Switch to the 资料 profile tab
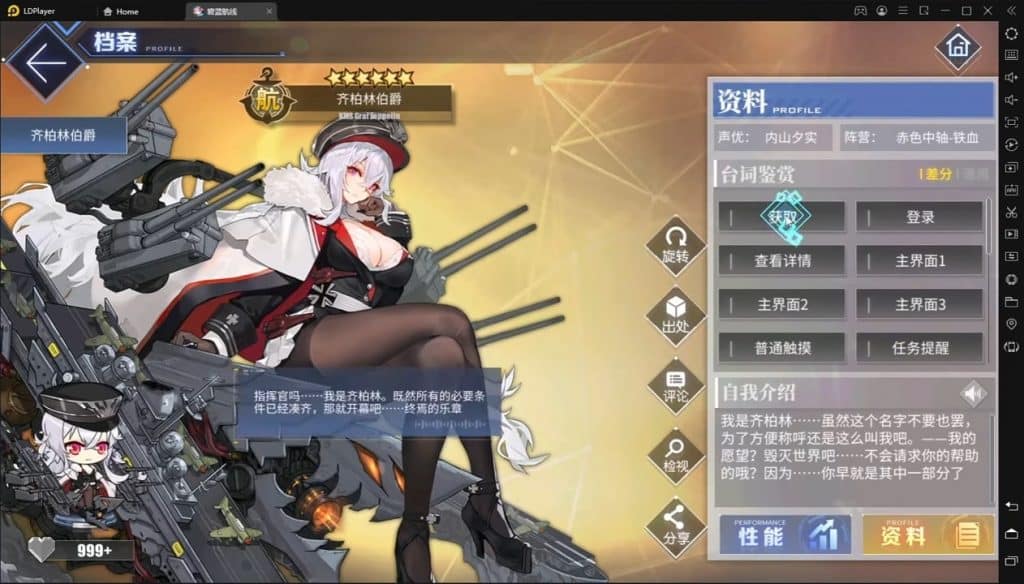Screen dimensions: 1024x584 pyautogui.click(x=927, y=535)
